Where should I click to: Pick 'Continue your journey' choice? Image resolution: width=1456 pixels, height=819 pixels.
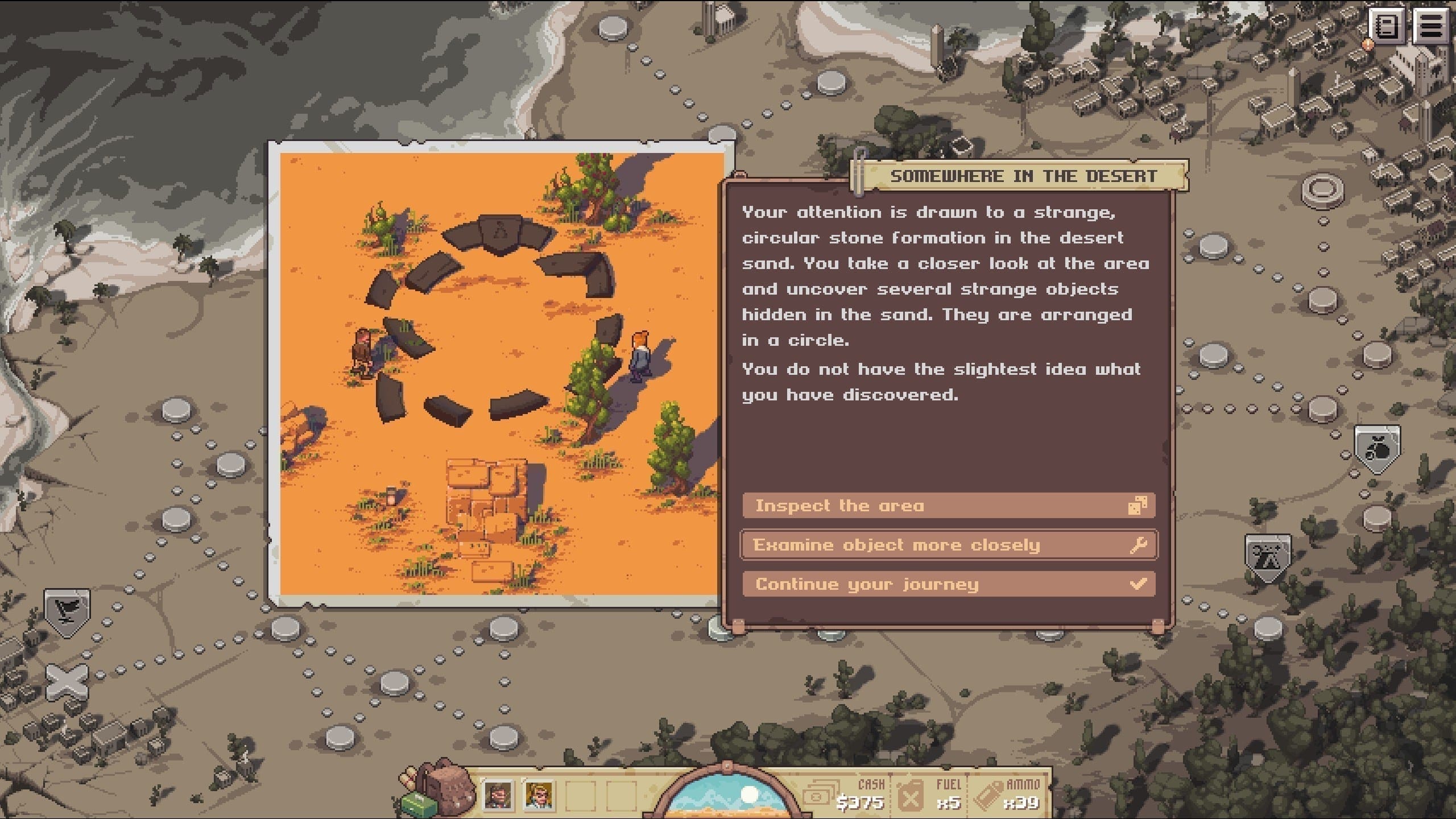[x=948, y=584]
